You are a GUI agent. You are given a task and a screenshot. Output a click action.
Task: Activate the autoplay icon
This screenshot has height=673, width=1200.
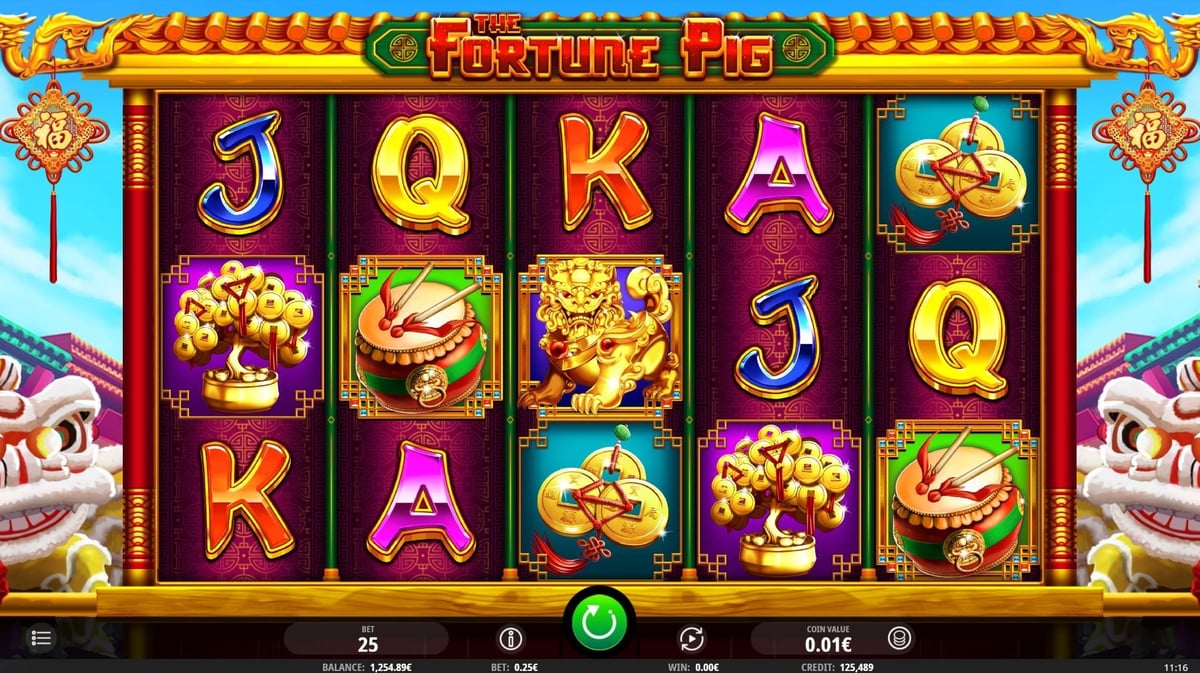[x=691, y=638]
